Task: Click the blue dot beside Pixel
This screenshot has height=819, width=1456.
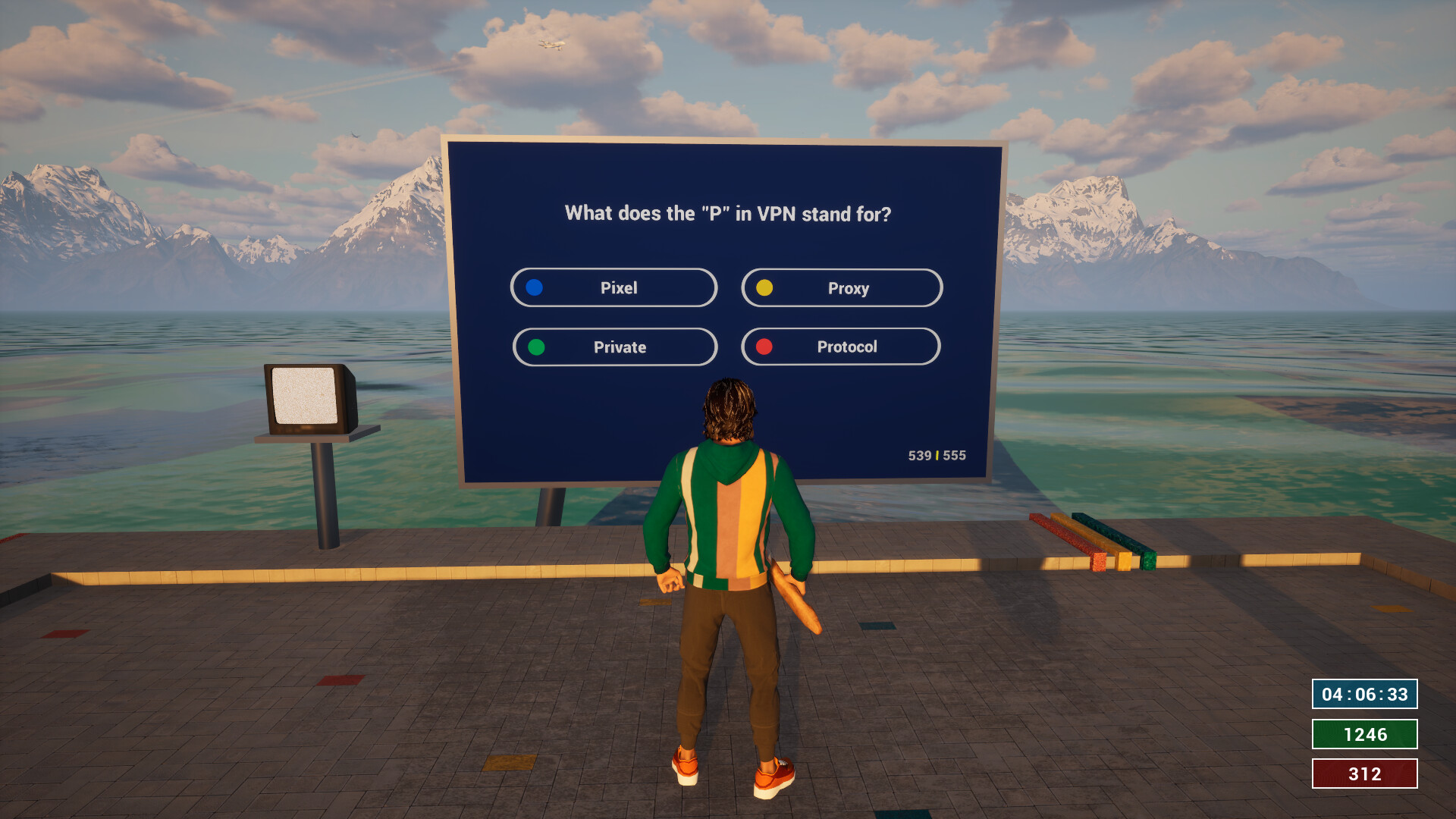Action: click(x=535, y=287)
